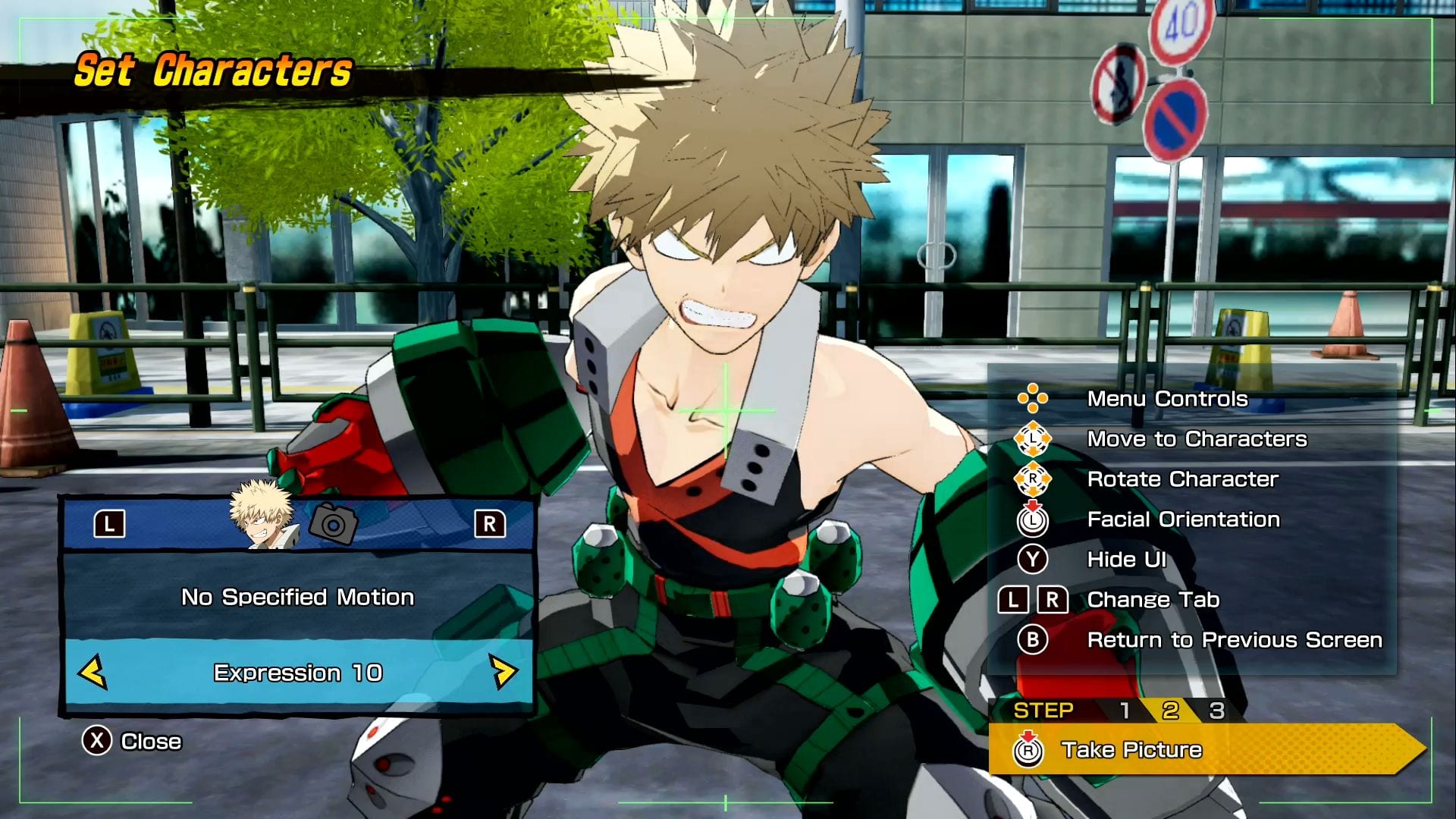Go to step 1
This screenshot has height=819, width=1456.
pos(1125,711)
